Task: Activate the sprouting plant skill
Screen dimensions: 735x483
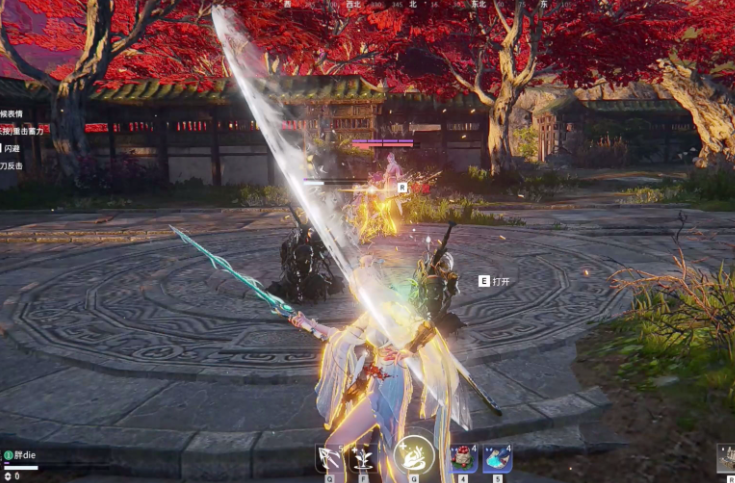Action: click(x=362, y=459)
